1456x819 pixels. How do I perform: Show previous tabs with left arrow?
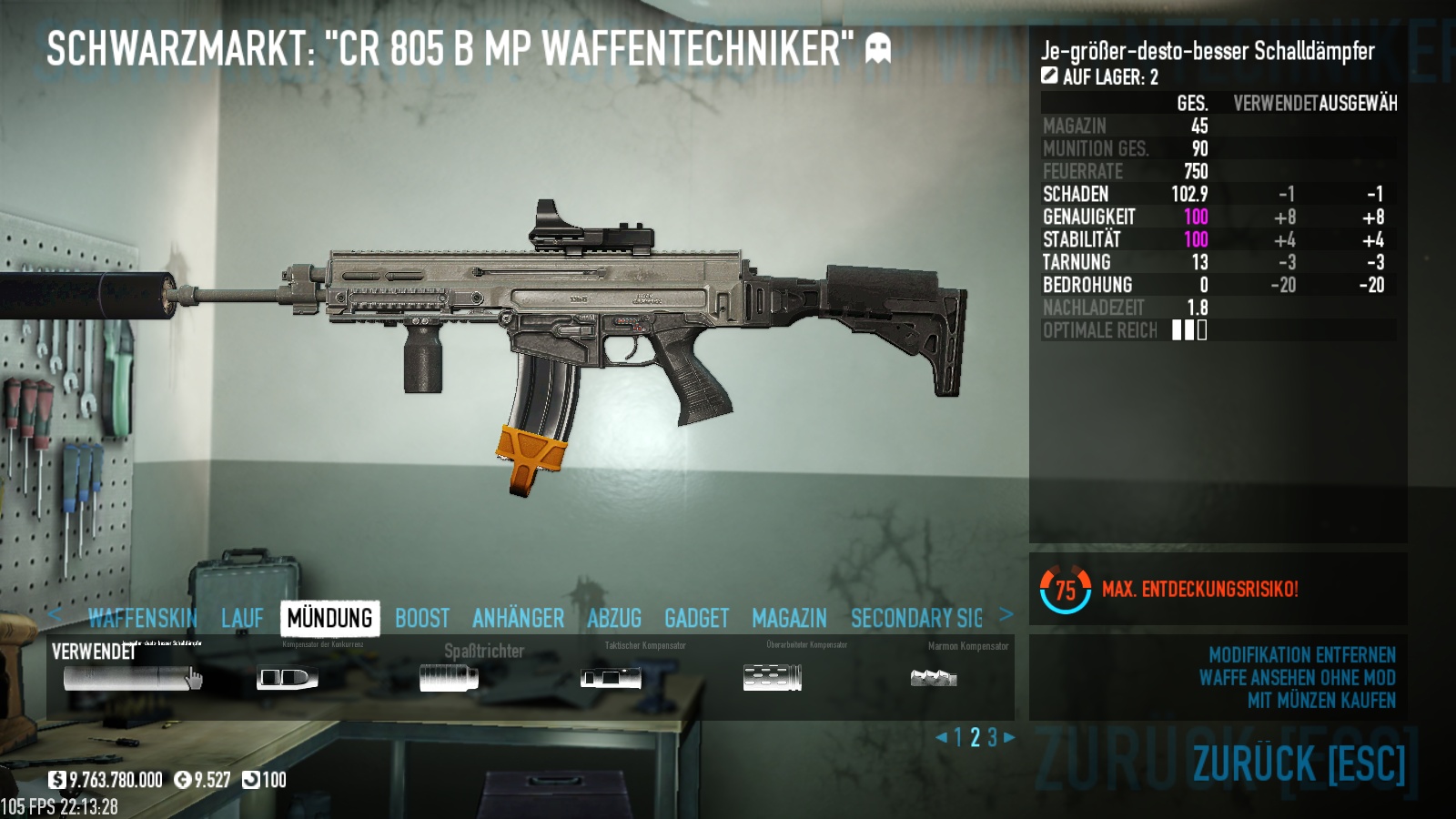pos(55,614)
